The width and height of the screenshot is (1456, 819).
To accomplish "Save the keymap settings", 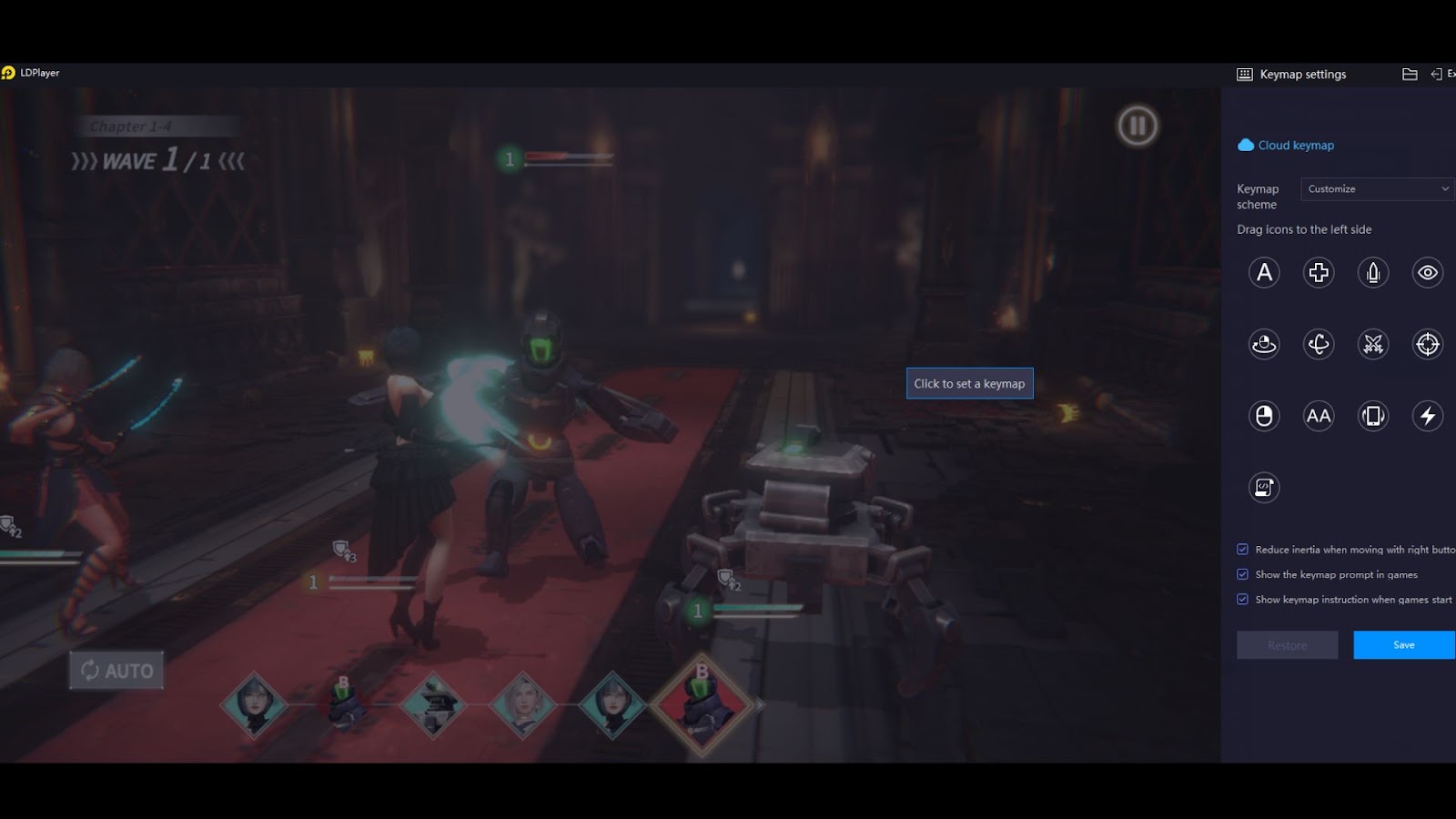I will 1403,645.
